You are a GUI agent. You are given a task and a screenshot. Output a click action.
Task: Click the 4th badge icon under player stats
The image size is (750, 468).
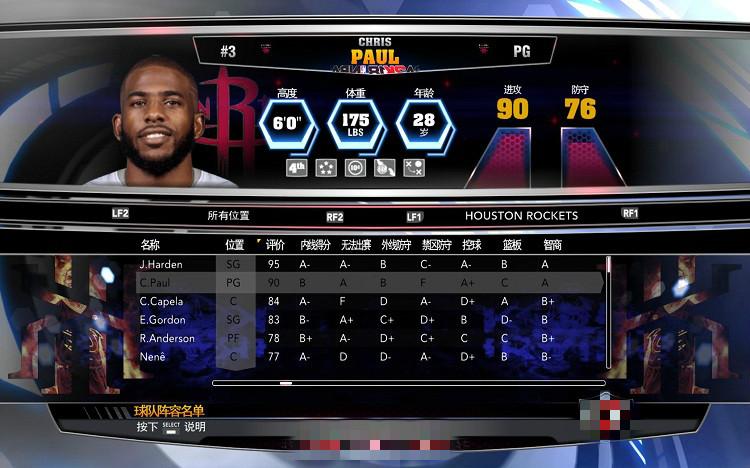coord(297,168)
